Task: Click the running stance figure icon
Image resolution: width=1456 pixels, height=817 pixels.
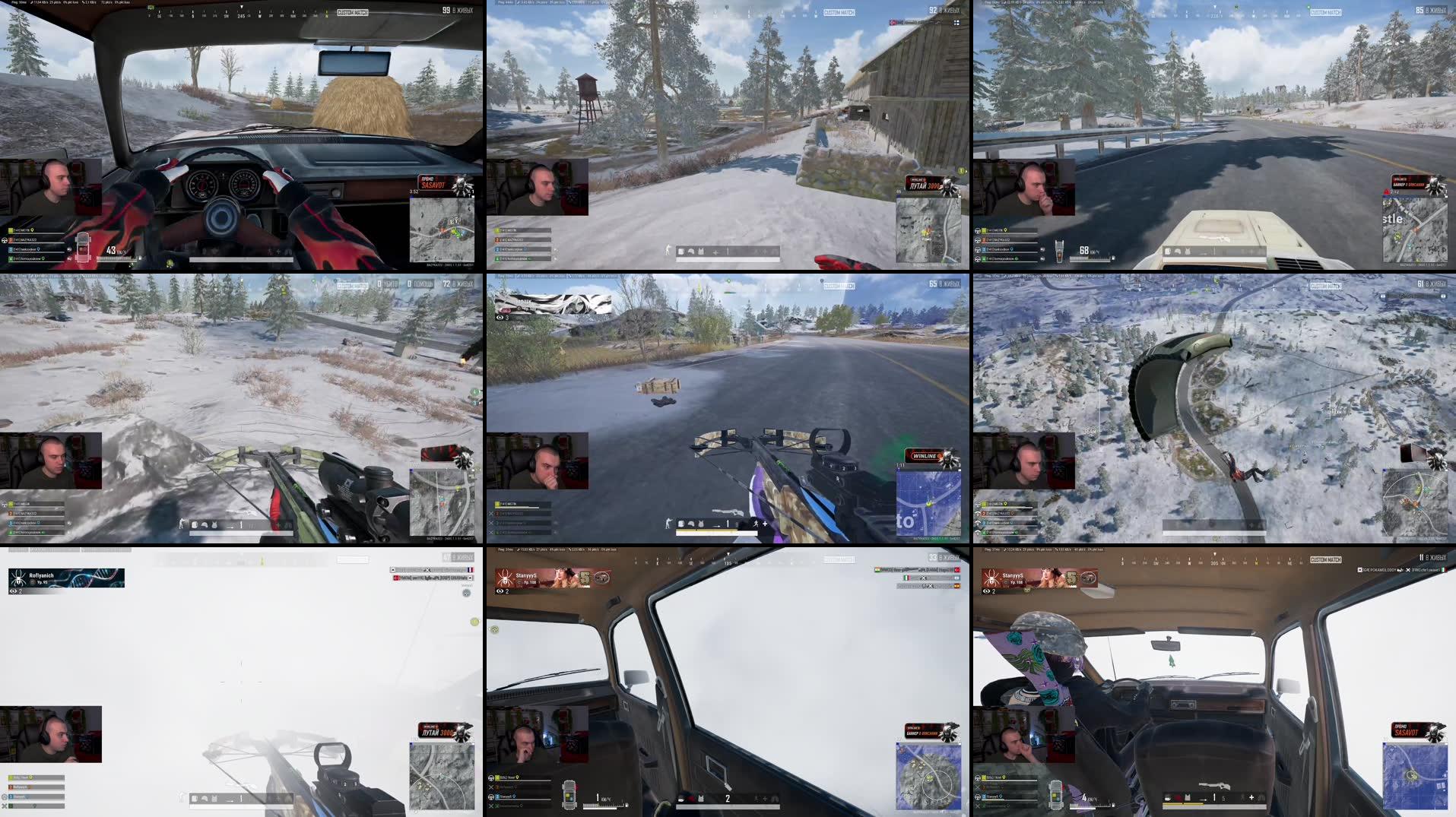Action: (x=756, y=524)
